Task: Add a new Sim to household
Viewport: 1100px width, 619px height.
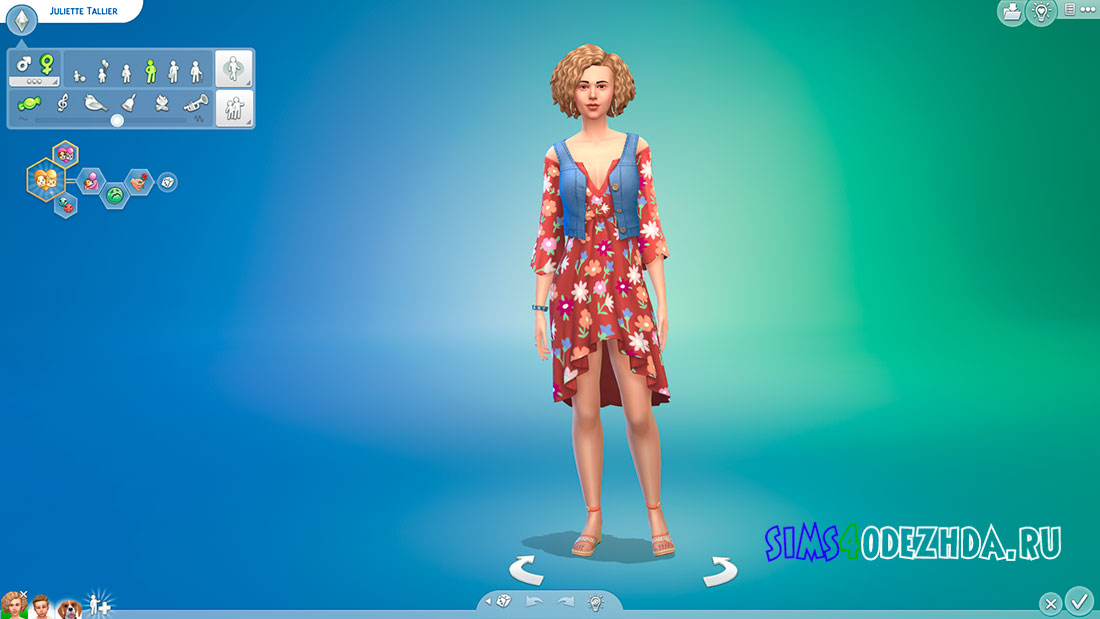Action: pyautogui.click(x=99, y=604)
